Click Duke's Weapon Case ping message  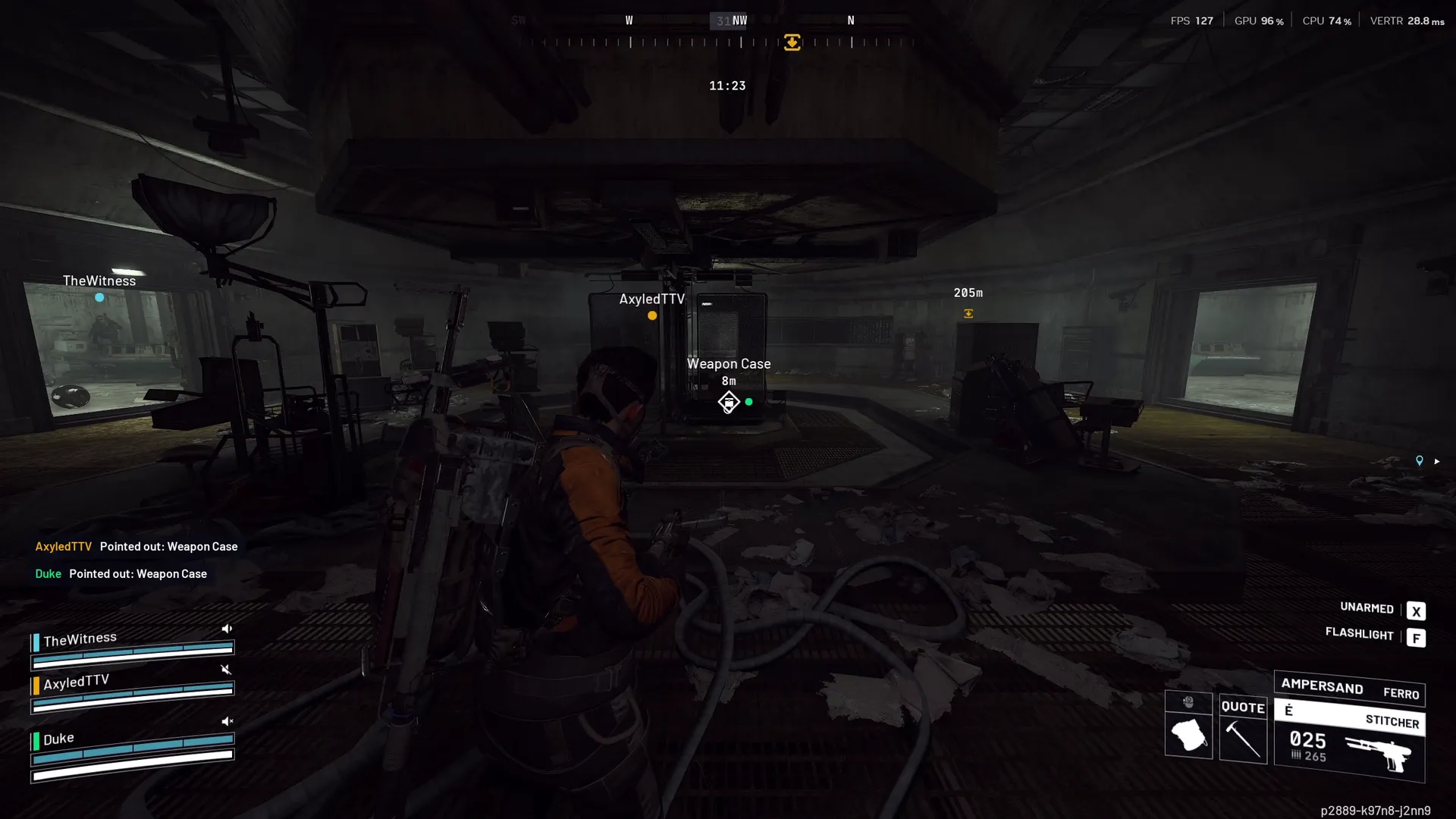tap(121, 574)
